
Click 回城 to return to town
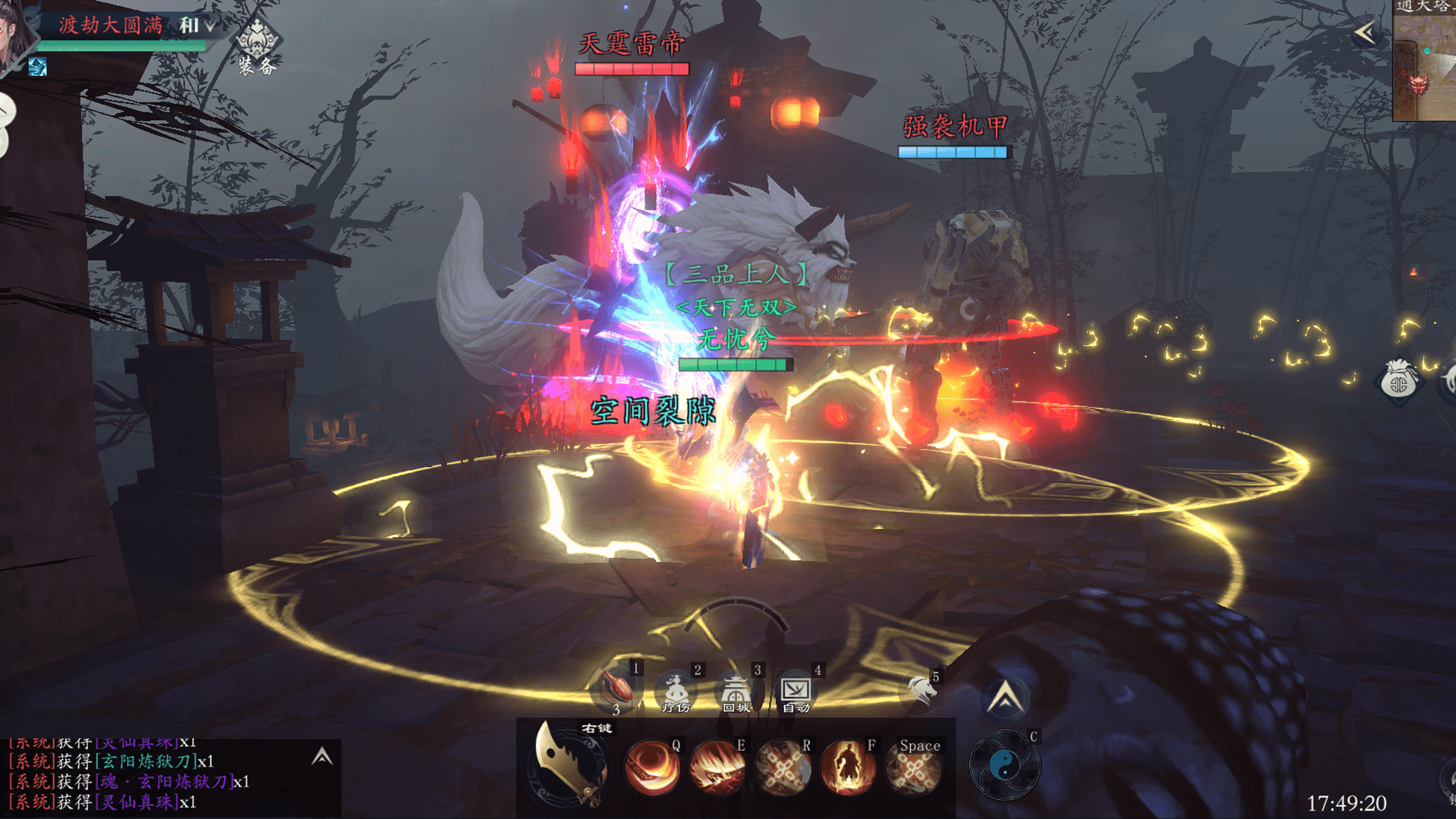coord(736,692)
